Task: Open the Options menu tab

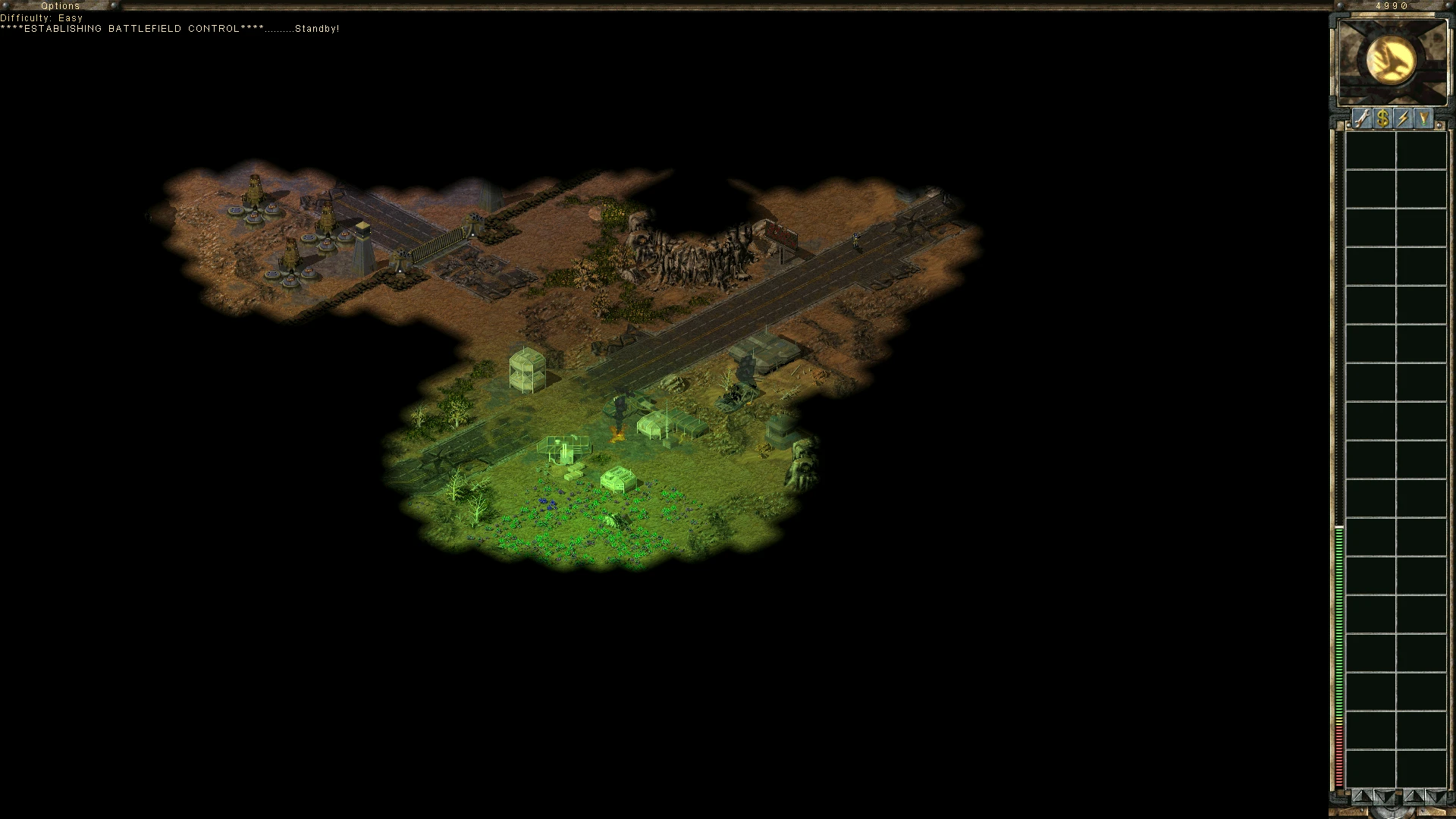Action: coord(60,5)
